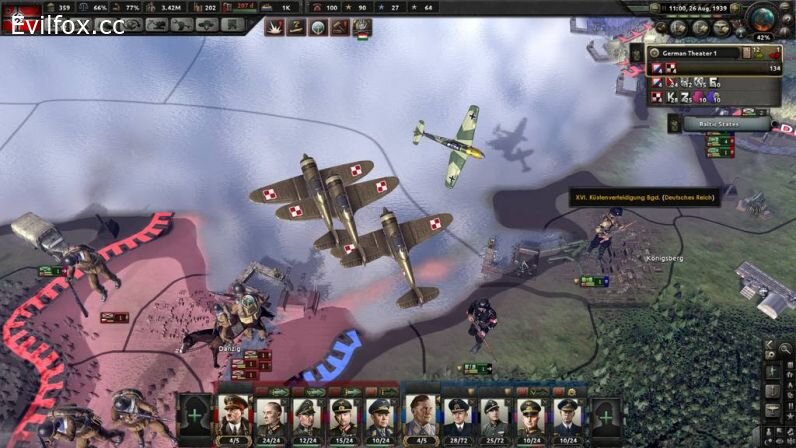Select the army commander showing 25/72 divisions
This screenshot has width=796, height=448.
click(x=494, y=414)
